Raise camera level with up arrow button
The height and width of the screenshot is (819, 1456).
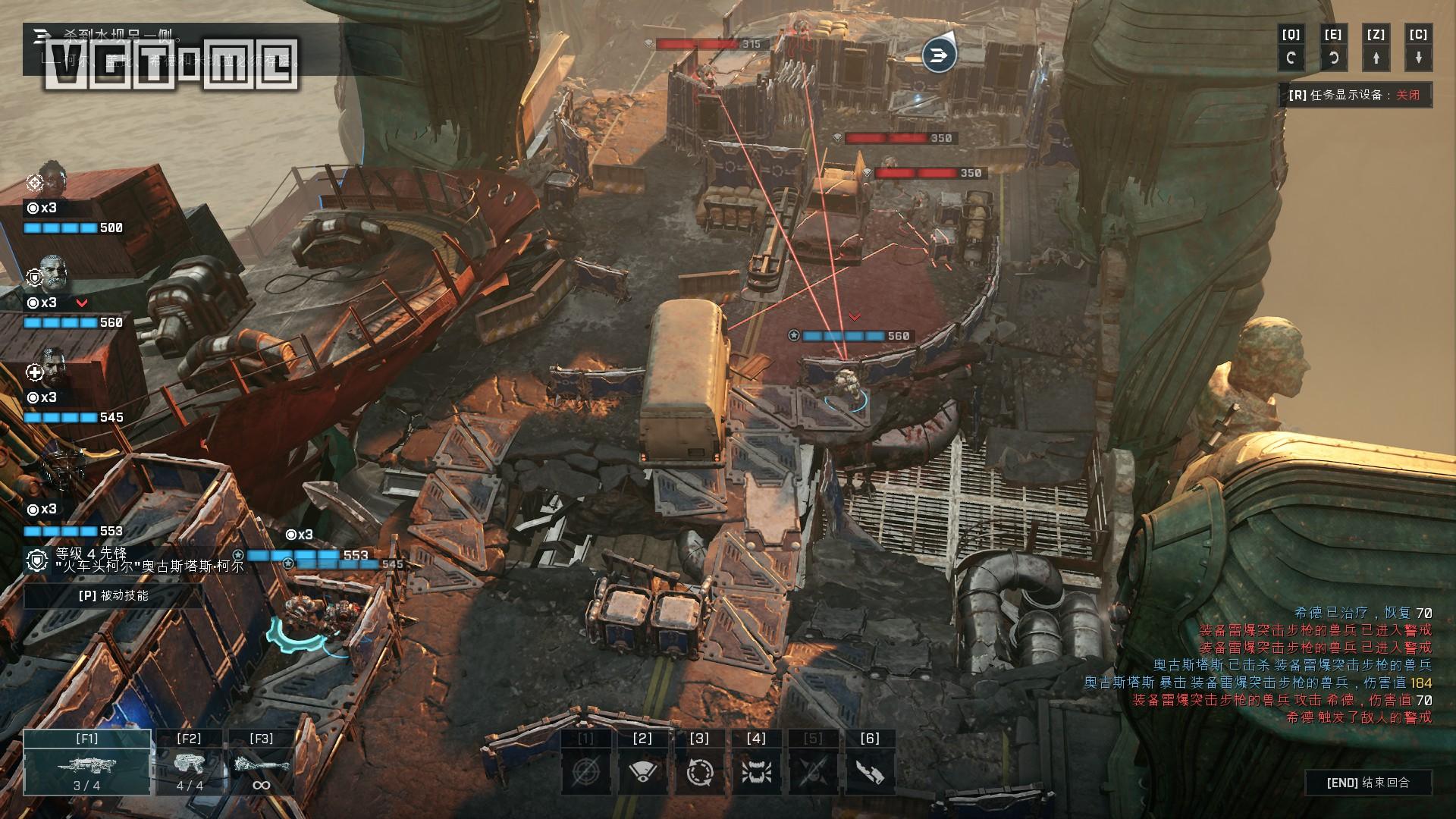(1376, 57)
